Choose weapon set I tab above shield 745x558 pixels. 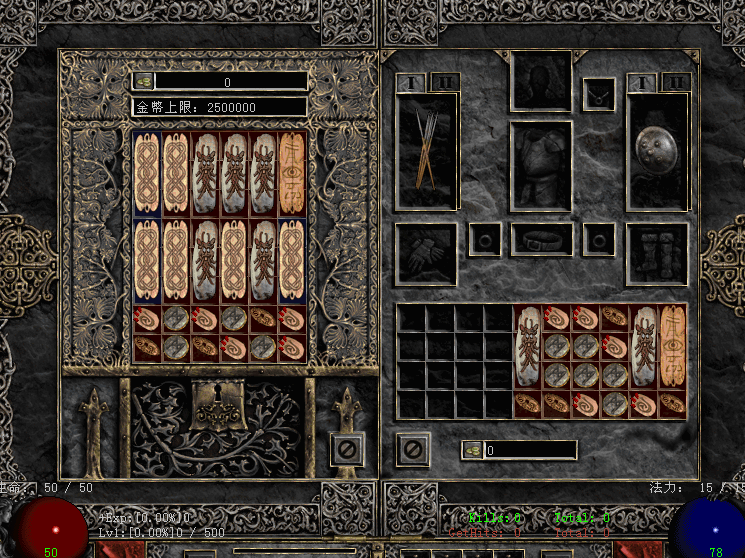tap(643, 82)
